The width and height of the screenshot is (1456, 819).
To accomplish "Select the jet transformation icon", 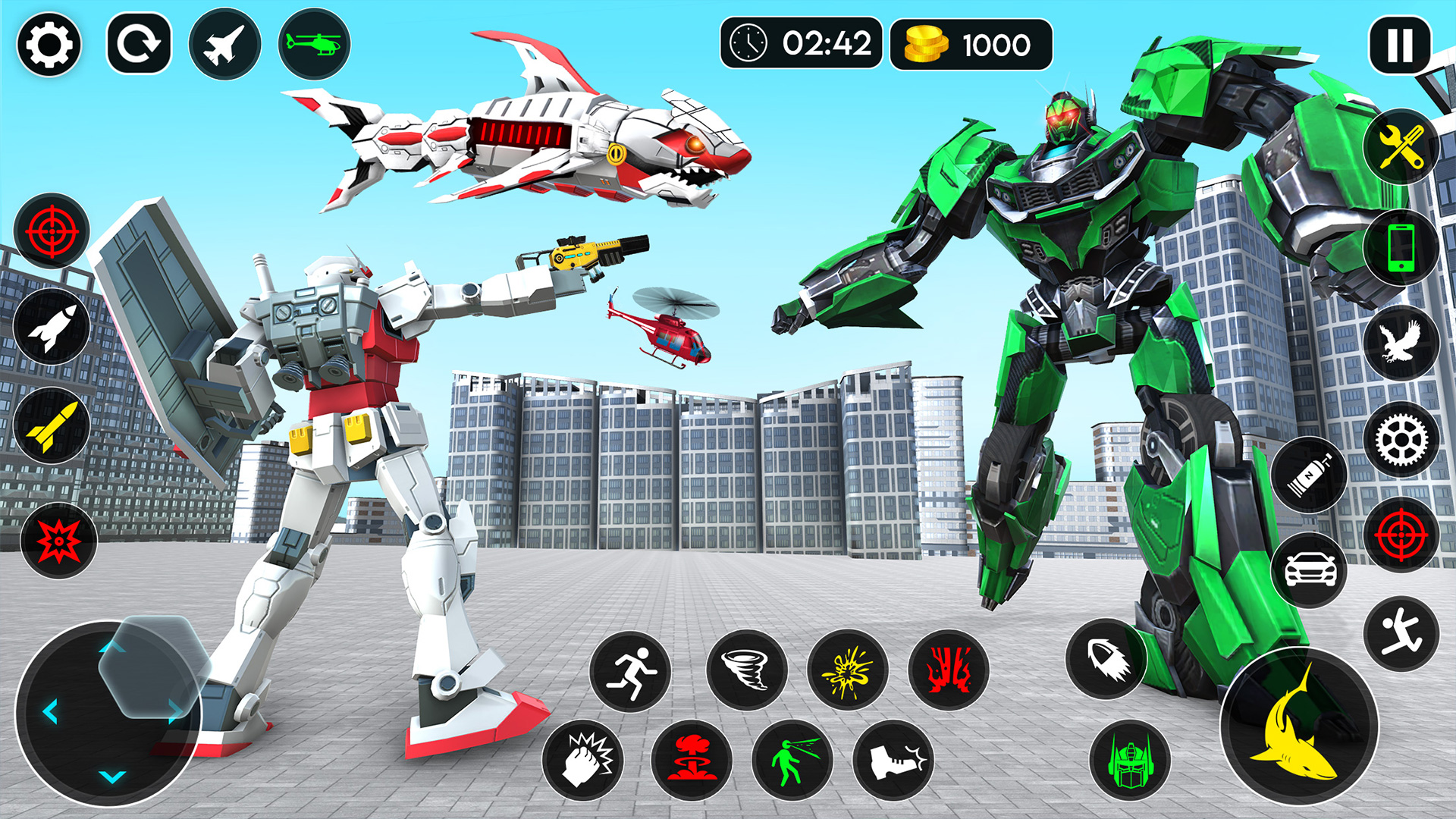I will click(x=223, y=47).
